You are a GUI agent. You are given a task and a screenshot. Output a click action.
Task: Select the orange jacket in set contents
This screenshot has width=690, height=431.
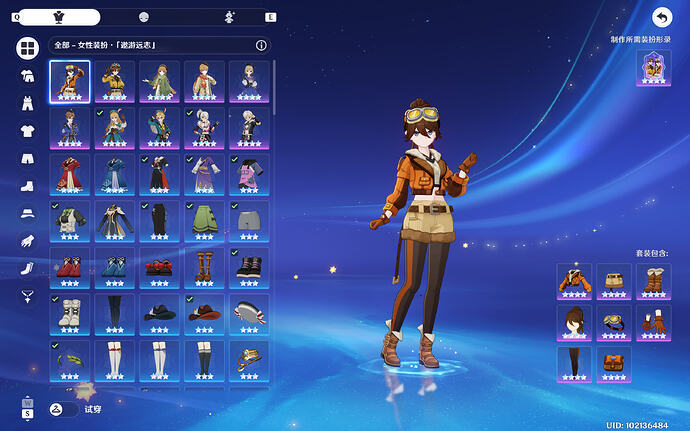click(x=574, y=281)
